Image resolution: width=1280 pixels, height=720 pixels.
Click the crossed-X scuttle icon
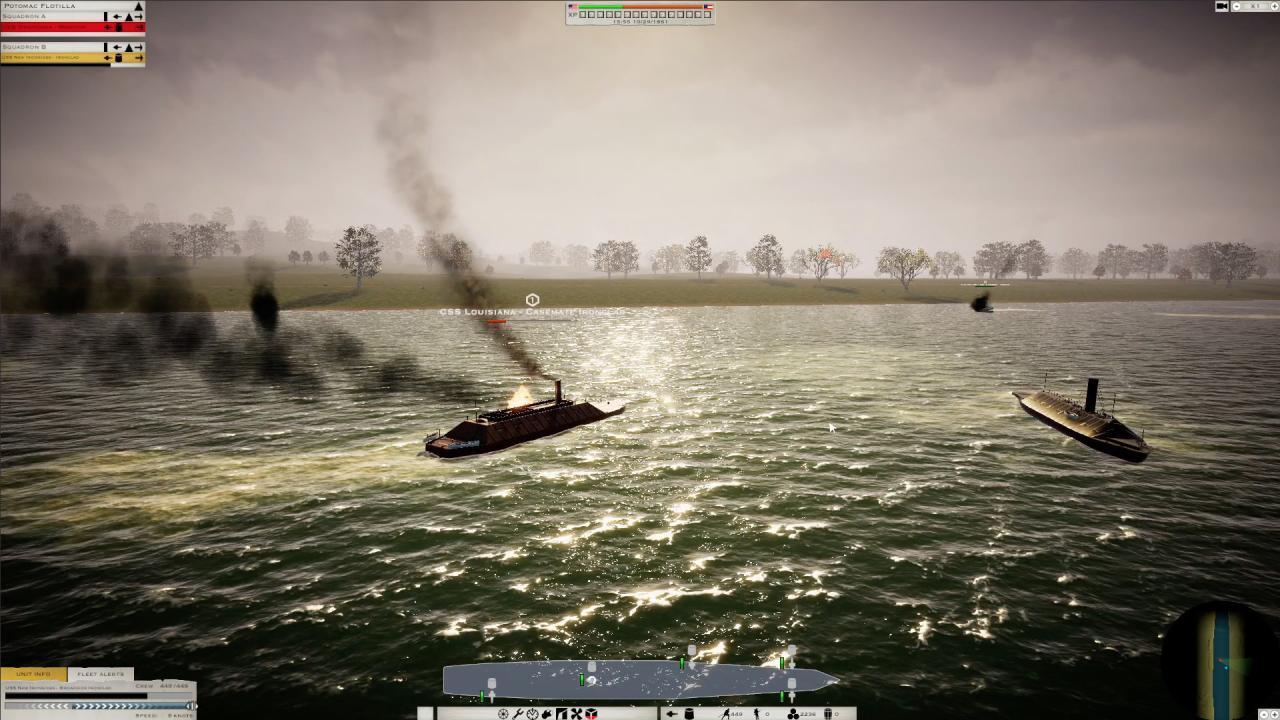click(x=575, y=713)
